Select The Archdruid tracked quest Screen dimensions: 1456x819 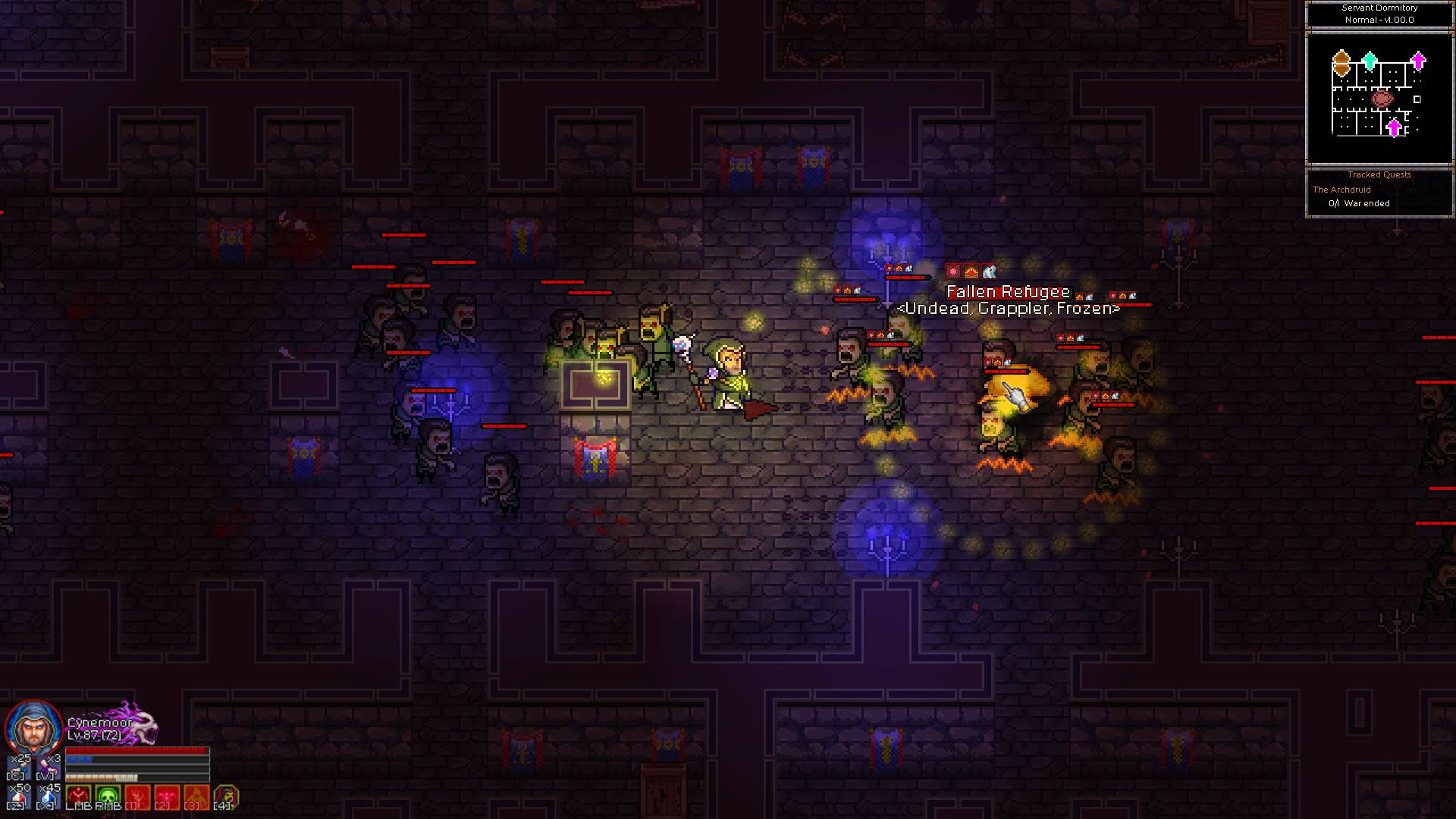(x=1343, y=190)
